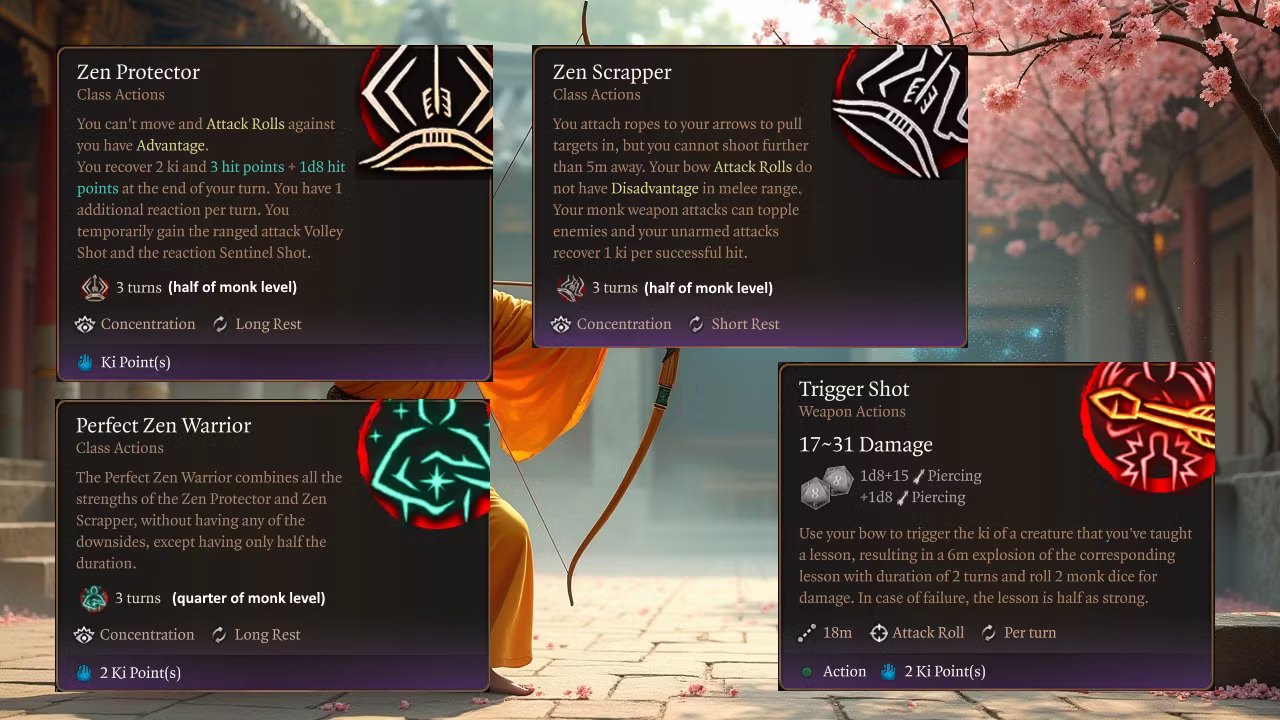
Task: Click the Zen Scrapper ability icon
Action: (x=900, y=110)
